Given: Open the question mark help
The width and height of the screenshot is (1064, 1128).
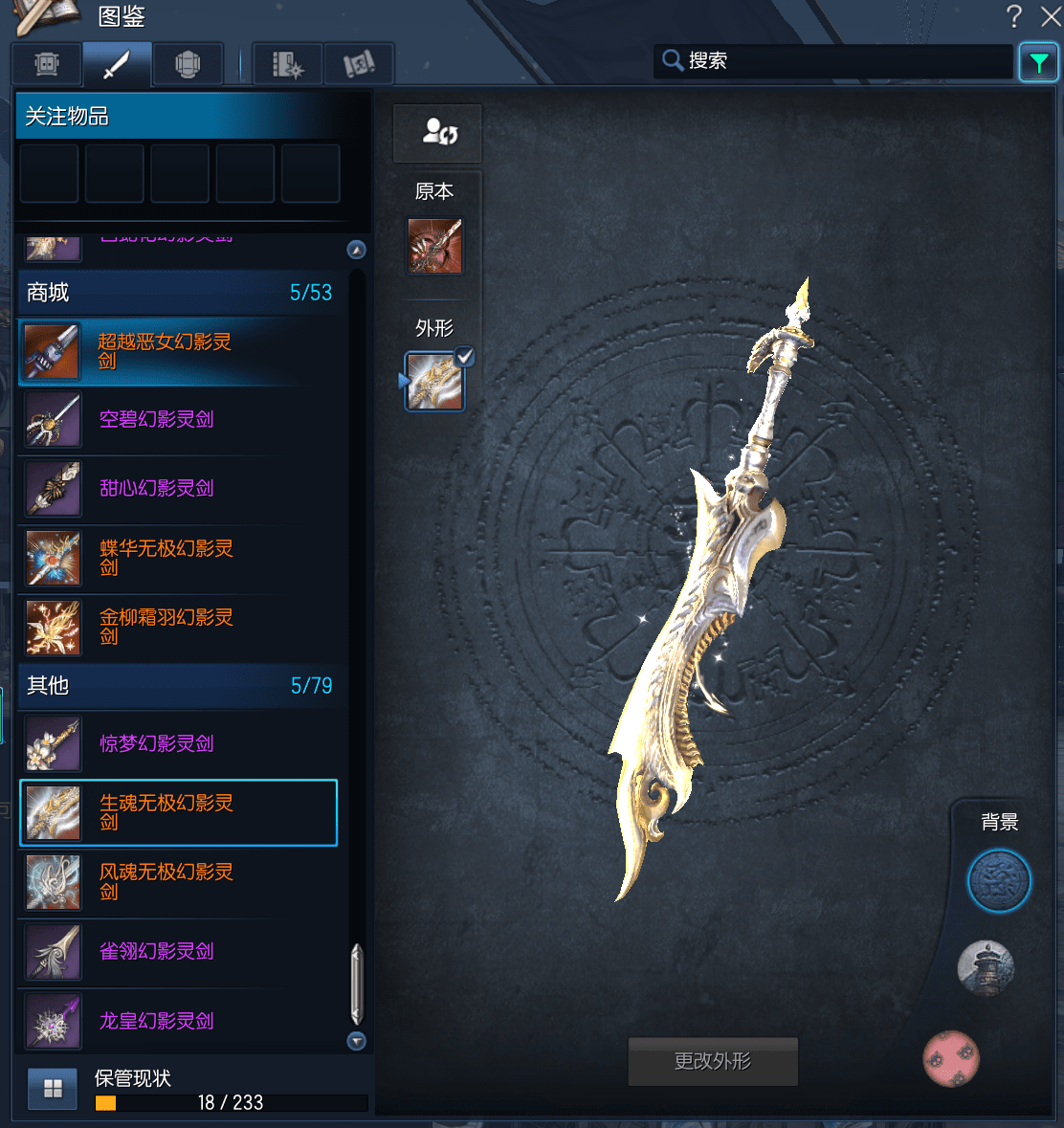Looking at the screenshot, I should tap(1014, 16).
